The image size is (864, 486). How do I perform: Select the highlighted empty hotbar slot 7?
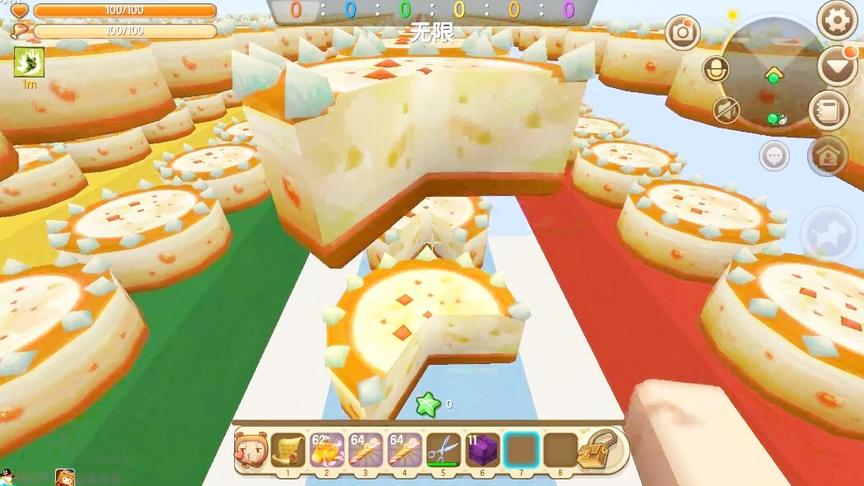click(521, 449)
